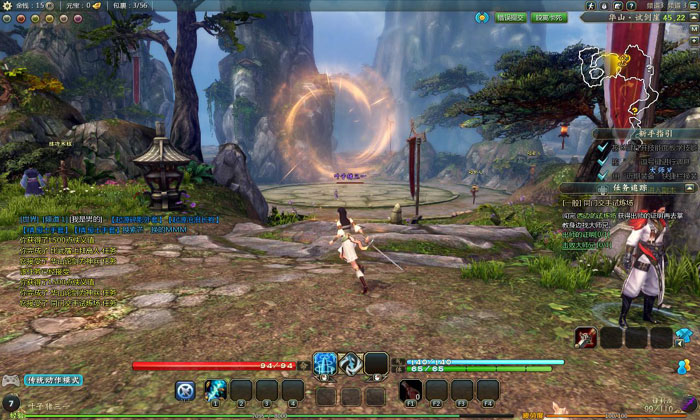700x420 pixels.
Task: Open the blue friends icon at right edge
Action: click(684, 366)
